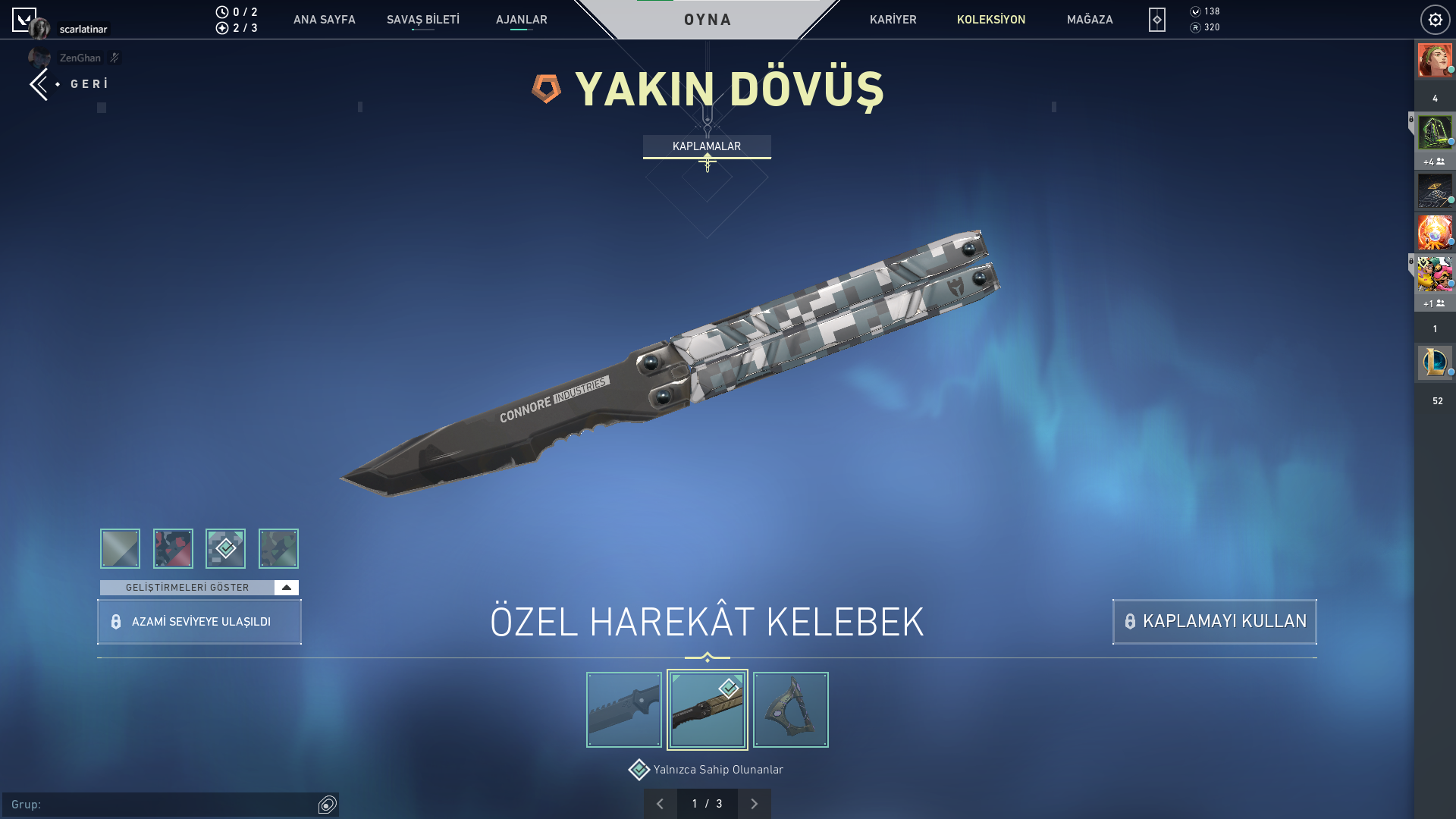Choose the red camo variant swatch

pos(173,548)
